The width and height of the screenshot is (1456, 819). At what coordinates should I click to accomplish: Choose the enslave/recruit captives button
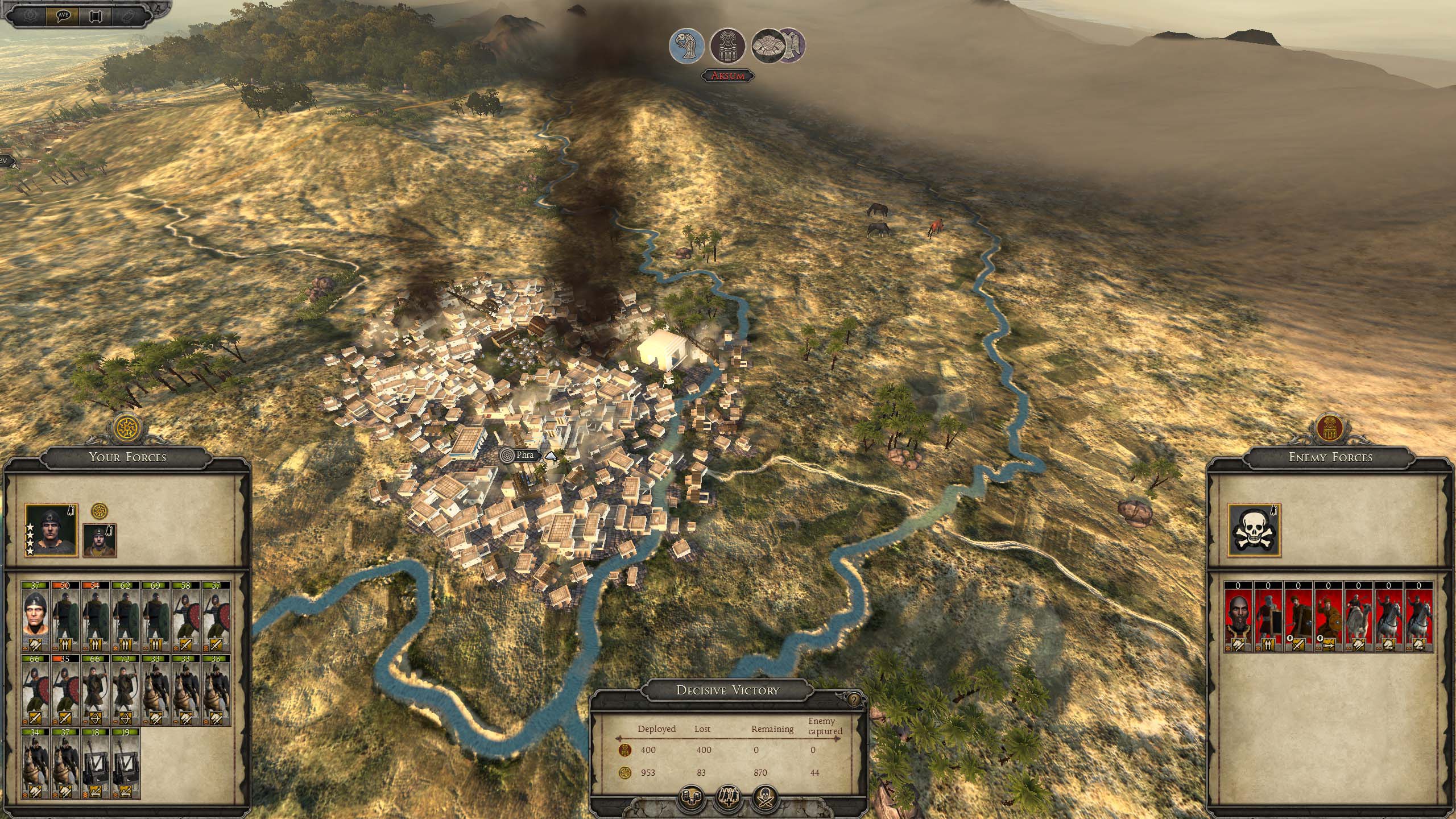pos(729,798)
